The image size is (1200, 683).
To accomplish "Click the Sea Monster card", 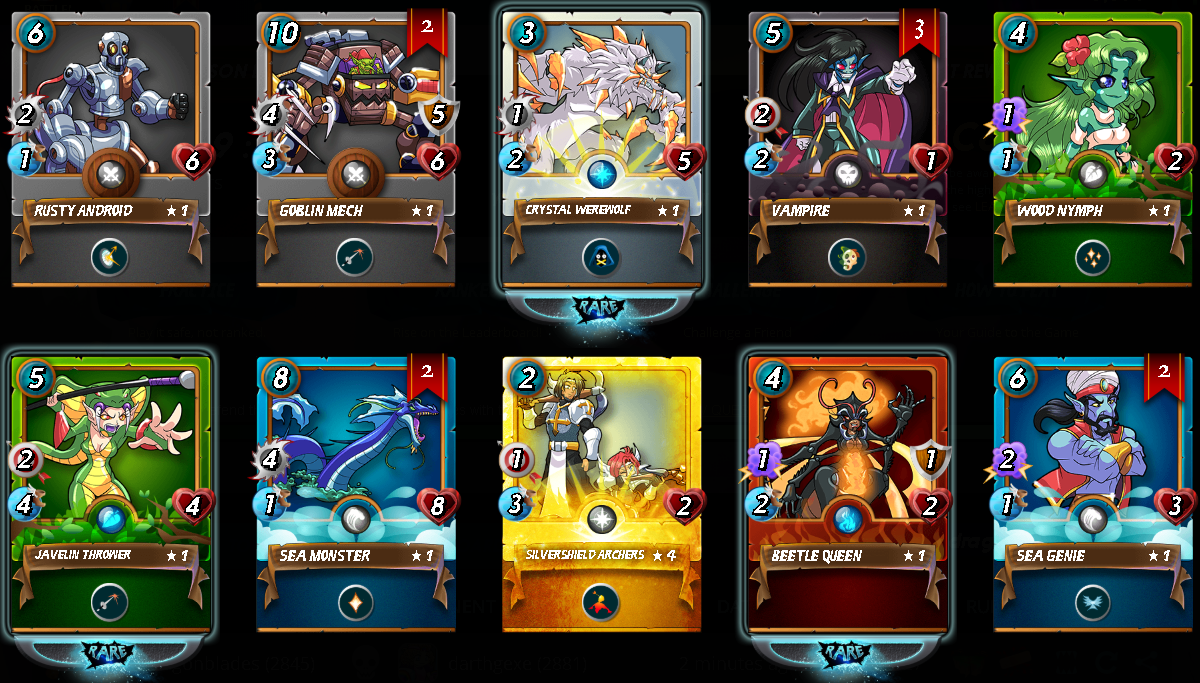I will [356, 493].
